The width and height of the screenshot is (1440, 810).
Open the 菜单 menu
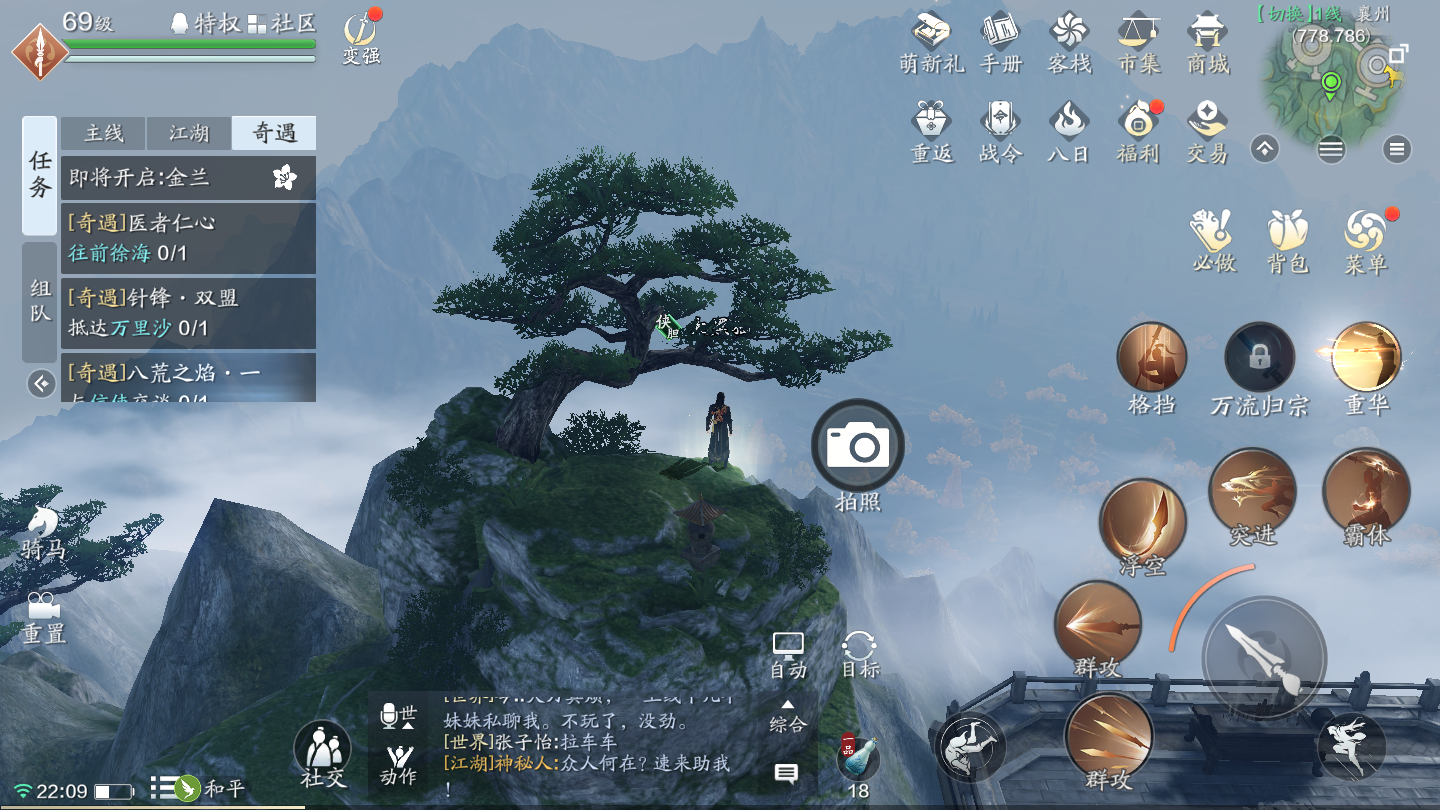[1365, 240]
